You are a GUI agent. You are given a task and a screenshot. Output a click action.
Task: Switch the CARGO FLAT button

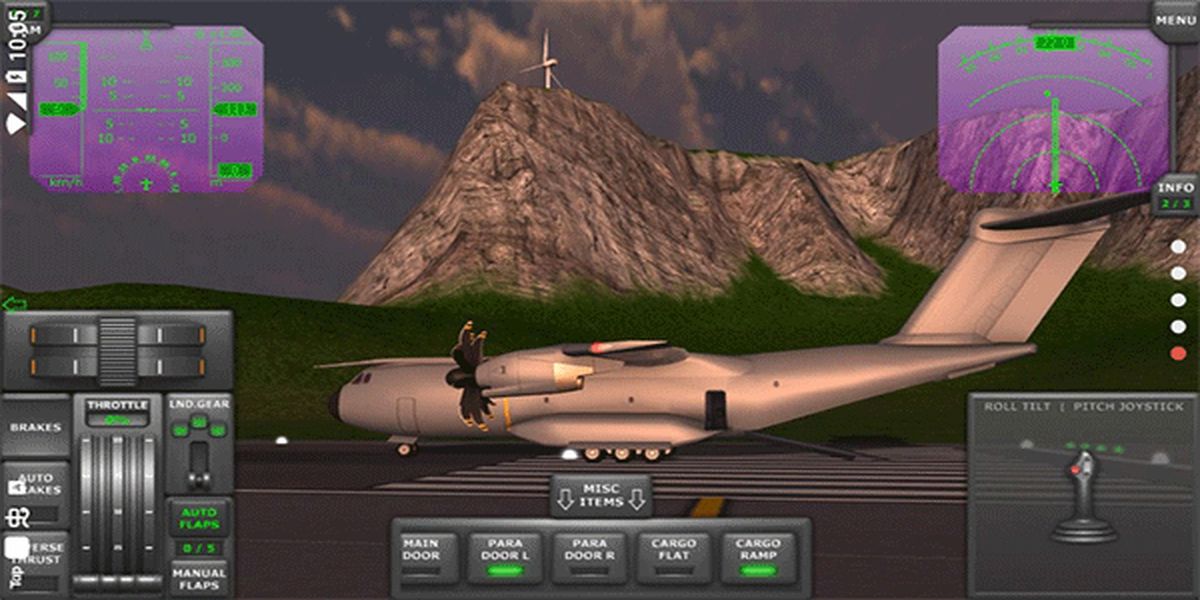tap(674, 556)
